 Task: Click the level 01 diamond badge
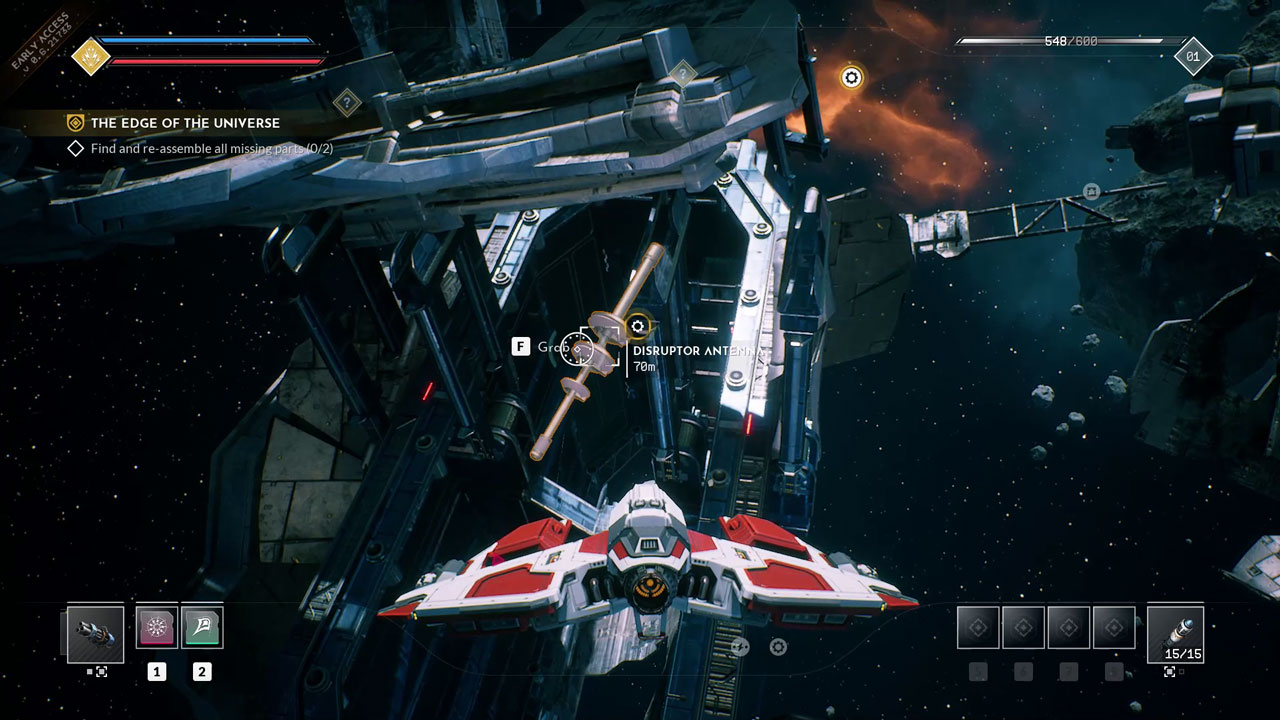[x=1192, y=57]
